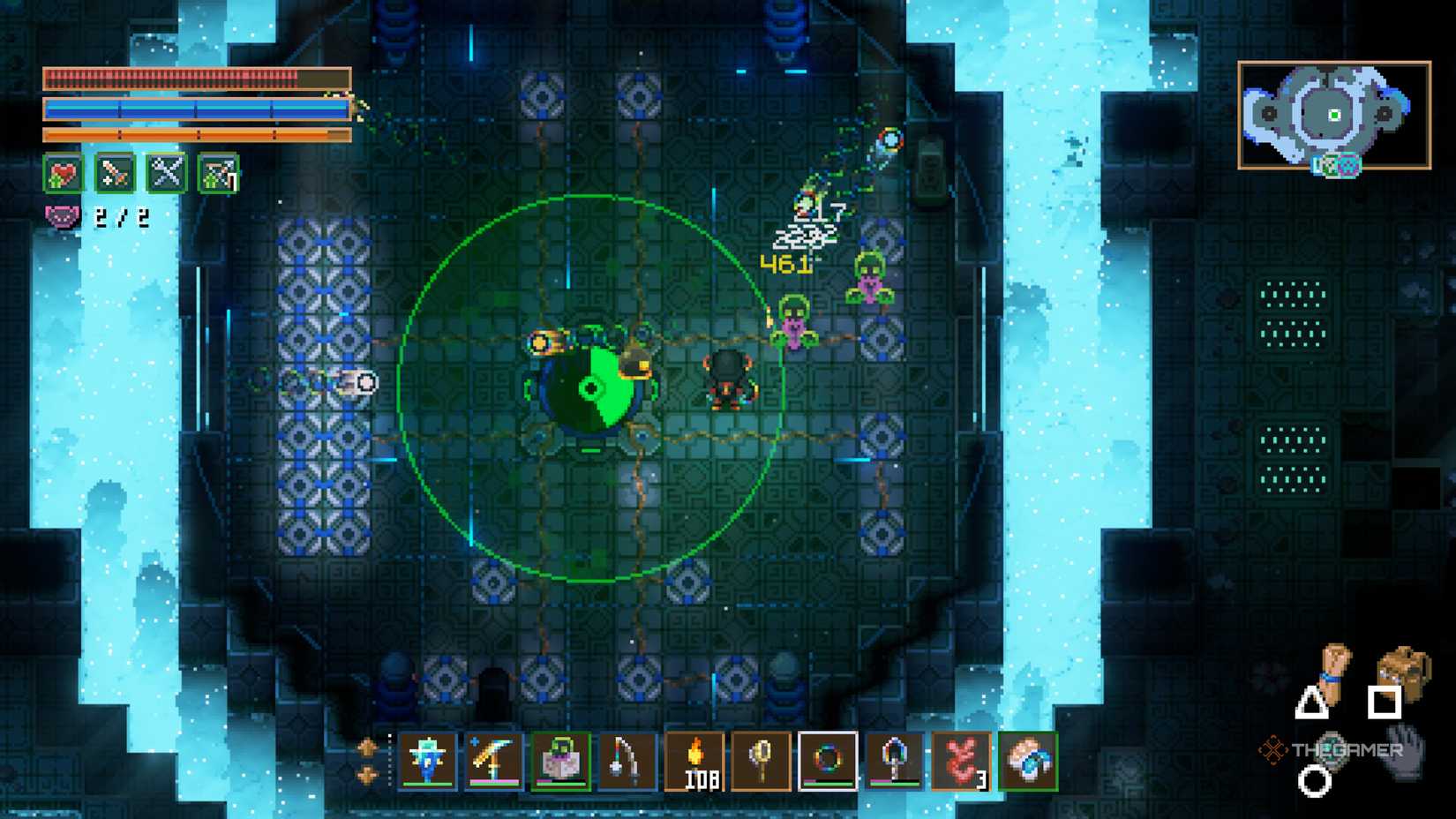The width and height of the screenshot is (1456, 819).
Task: Click the bow buff status icon
Action: (x=217, y=173)
